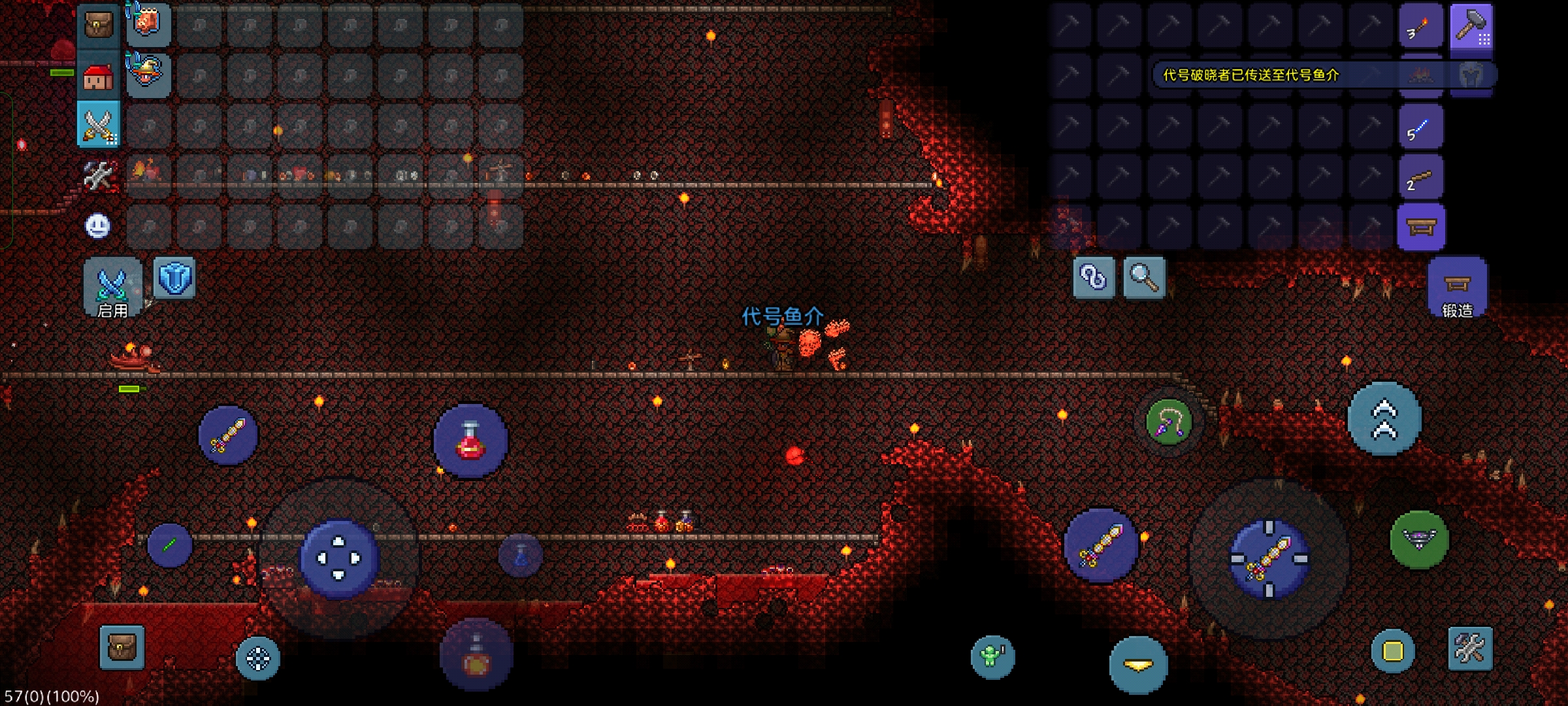Click the yellow down-arrow button
This screenshot has width=1568, height=706.
(1138, 665)
